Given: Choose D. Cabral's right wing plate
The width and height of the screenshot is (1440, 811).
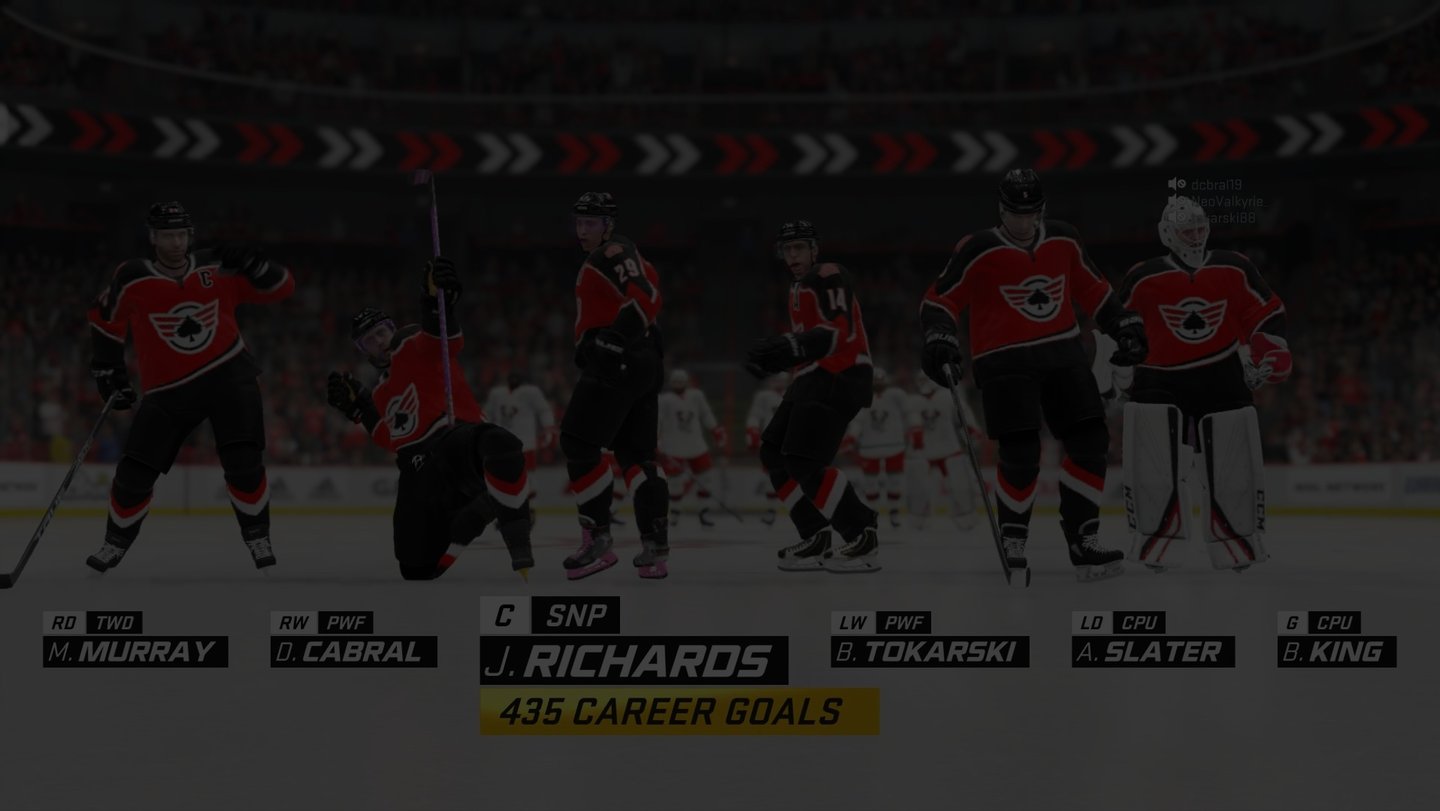Looking at the screenshot, I should click(353, 652).
